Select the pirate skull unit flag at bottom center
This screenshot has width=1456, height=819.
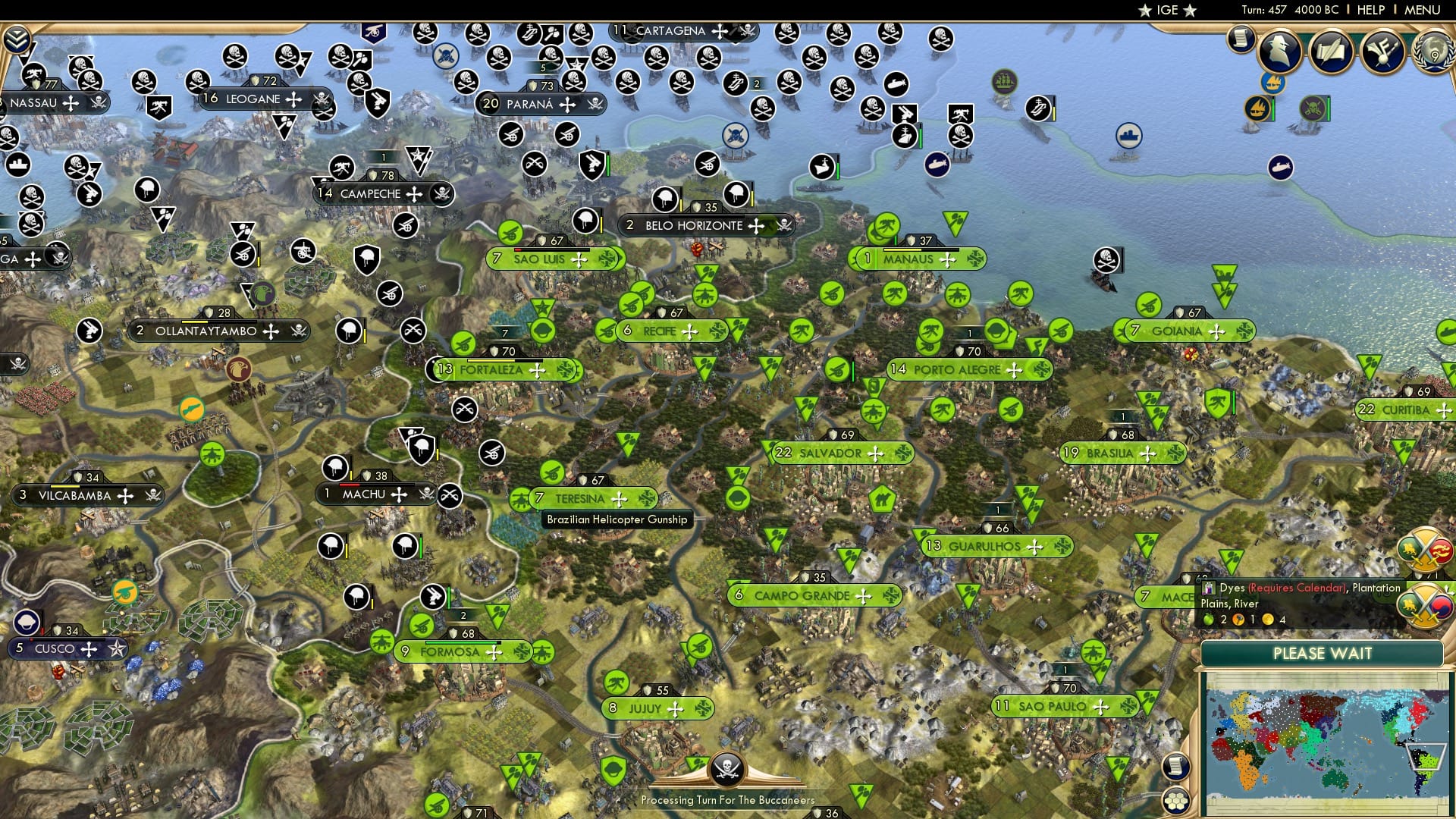[727, 769]
